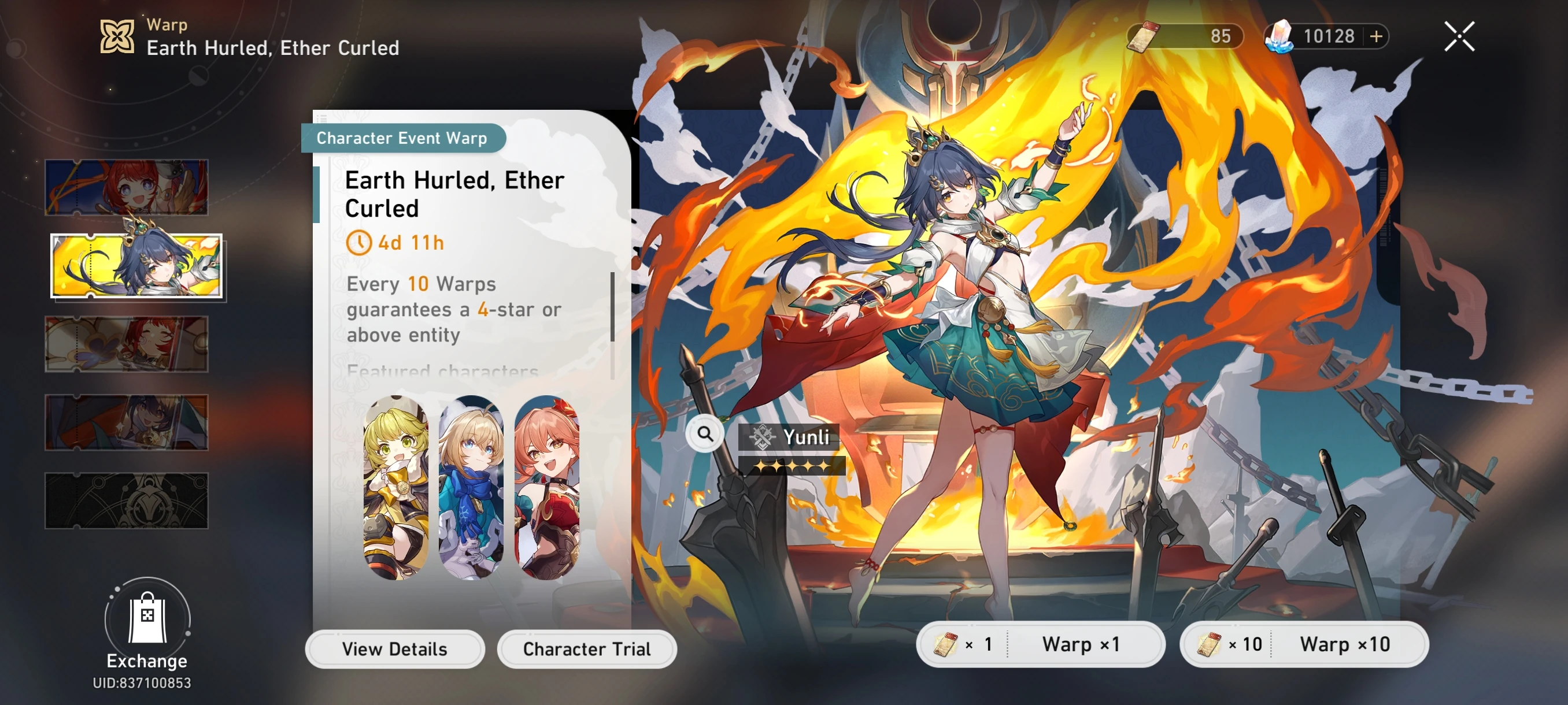
Task: Open the Exchange shop bag icon
Action: pyautogui.click(x=147, y=622)
